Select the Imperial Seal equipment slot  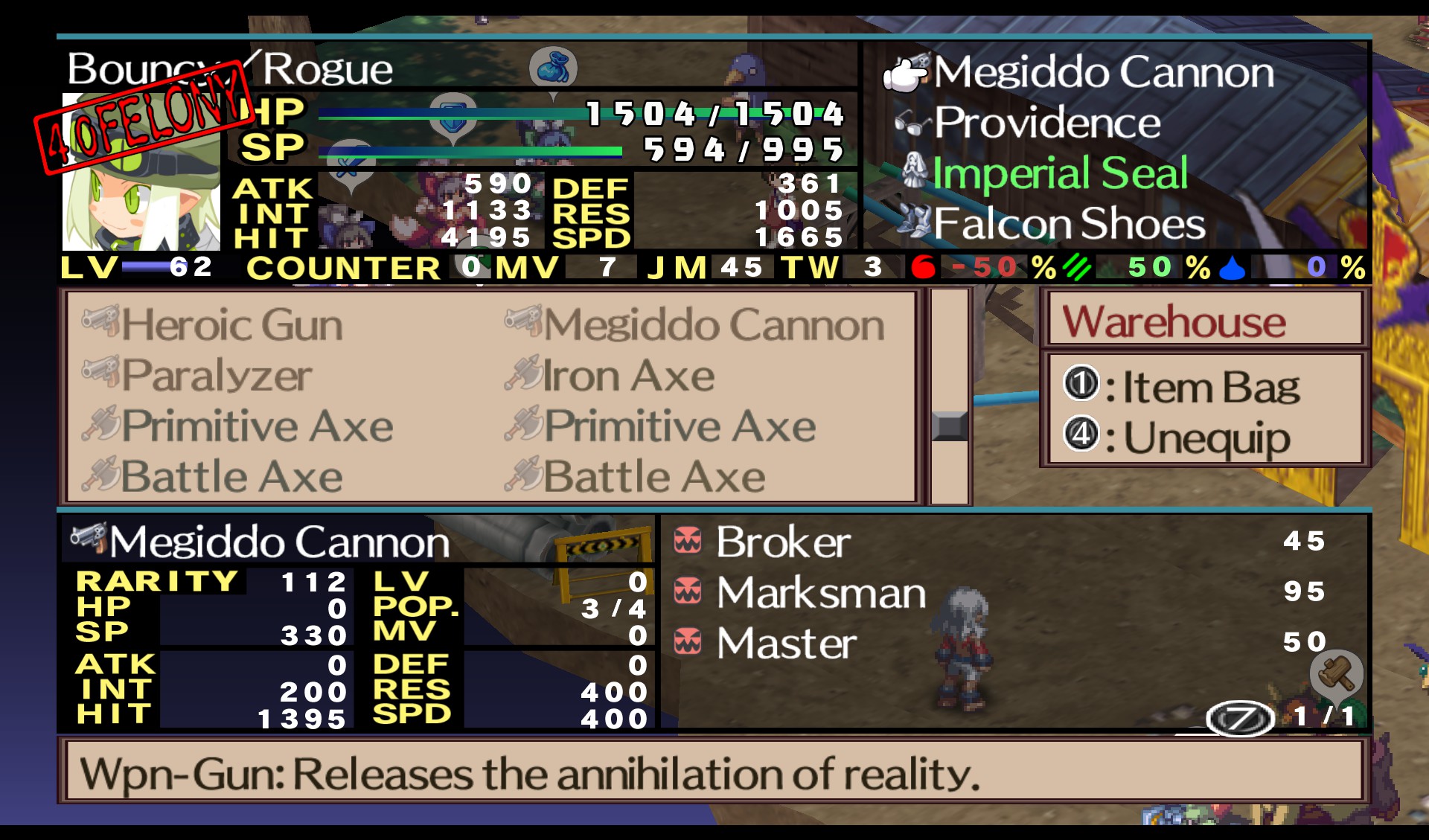tap(1060, 173)
